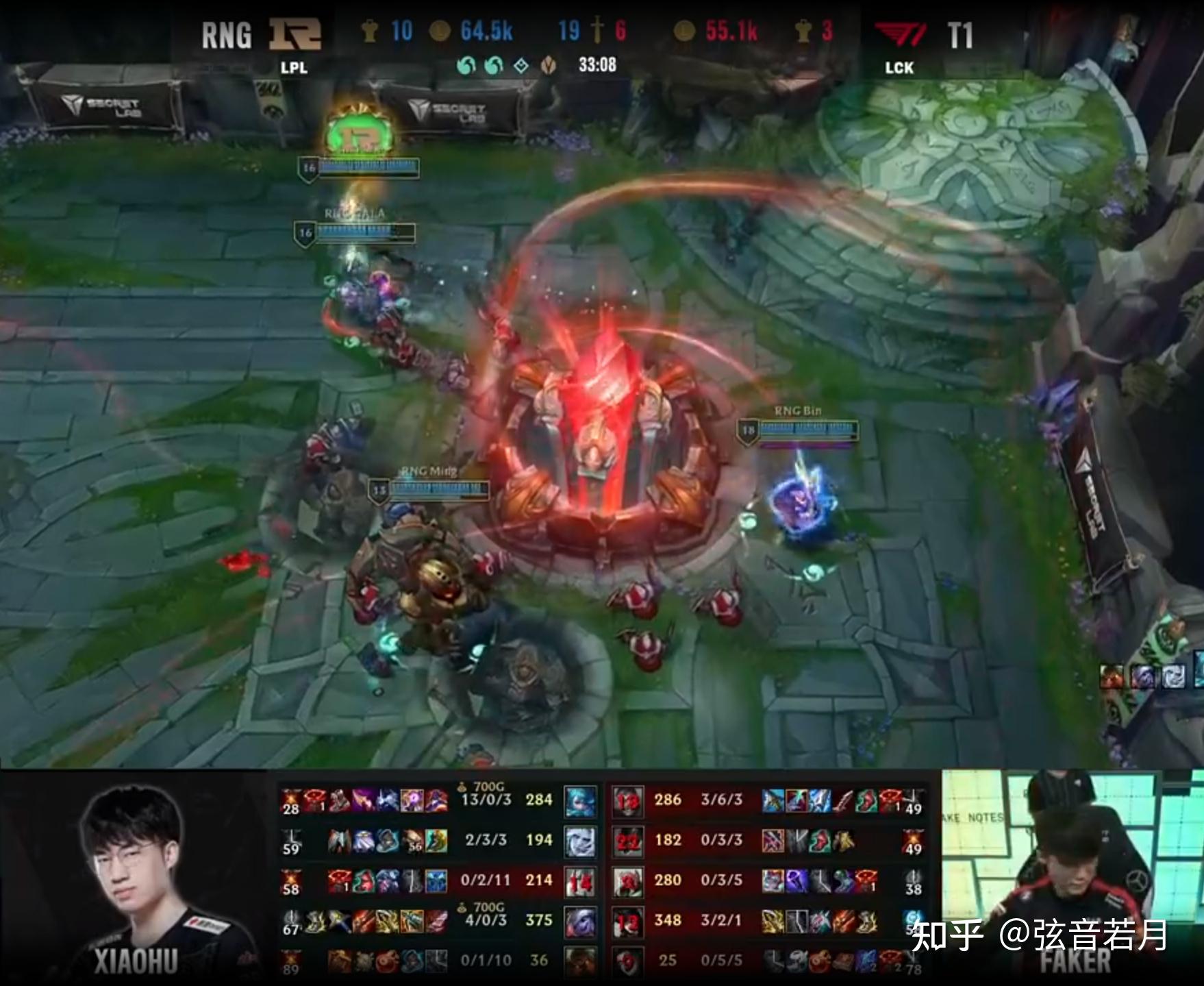Click the red T1 team logo
The height and width of the screenshot is (986, 1204).
click(901, 35)
